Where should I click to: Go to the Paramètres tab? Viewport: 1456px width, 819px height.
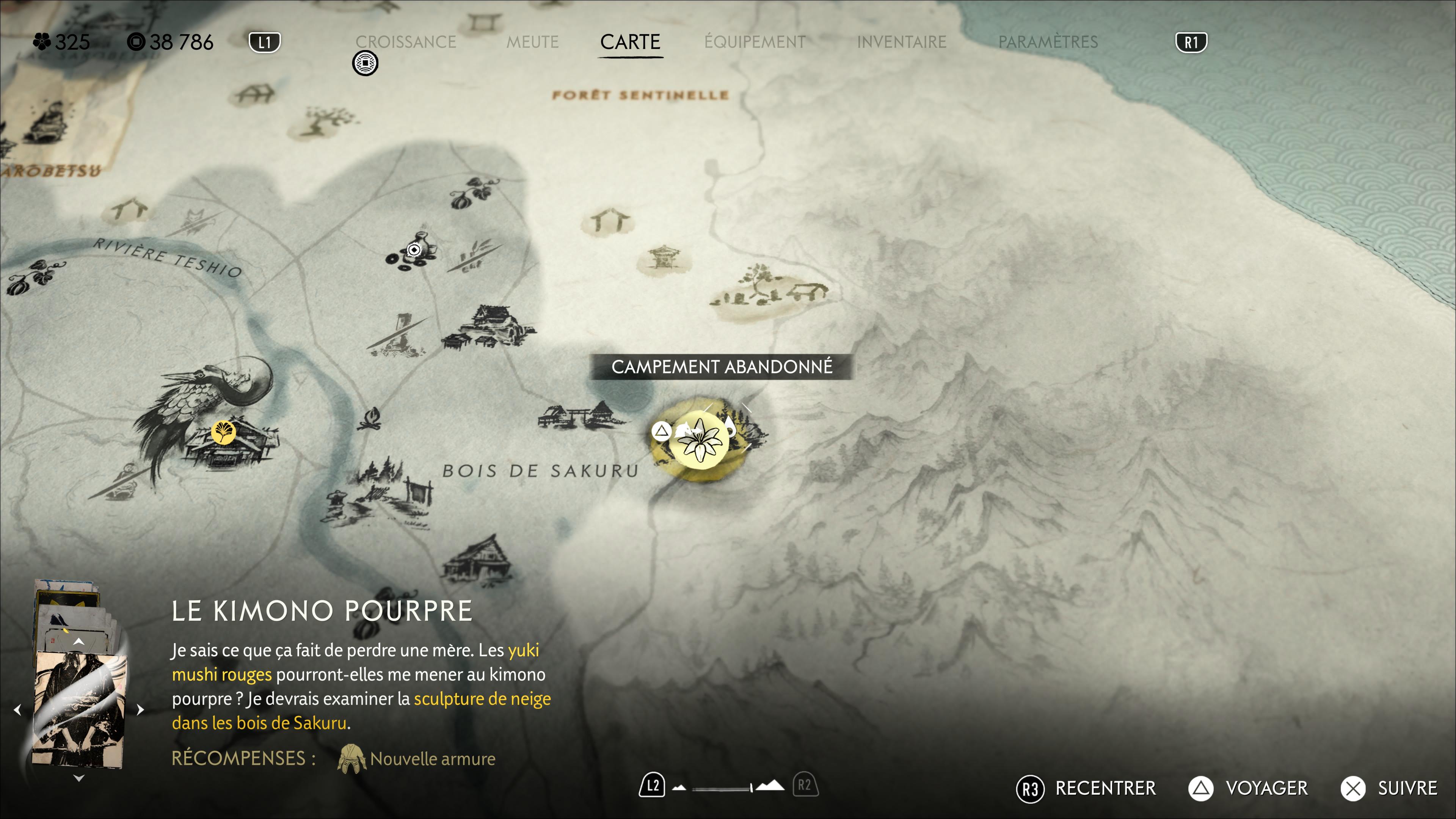coord(1047,42)
